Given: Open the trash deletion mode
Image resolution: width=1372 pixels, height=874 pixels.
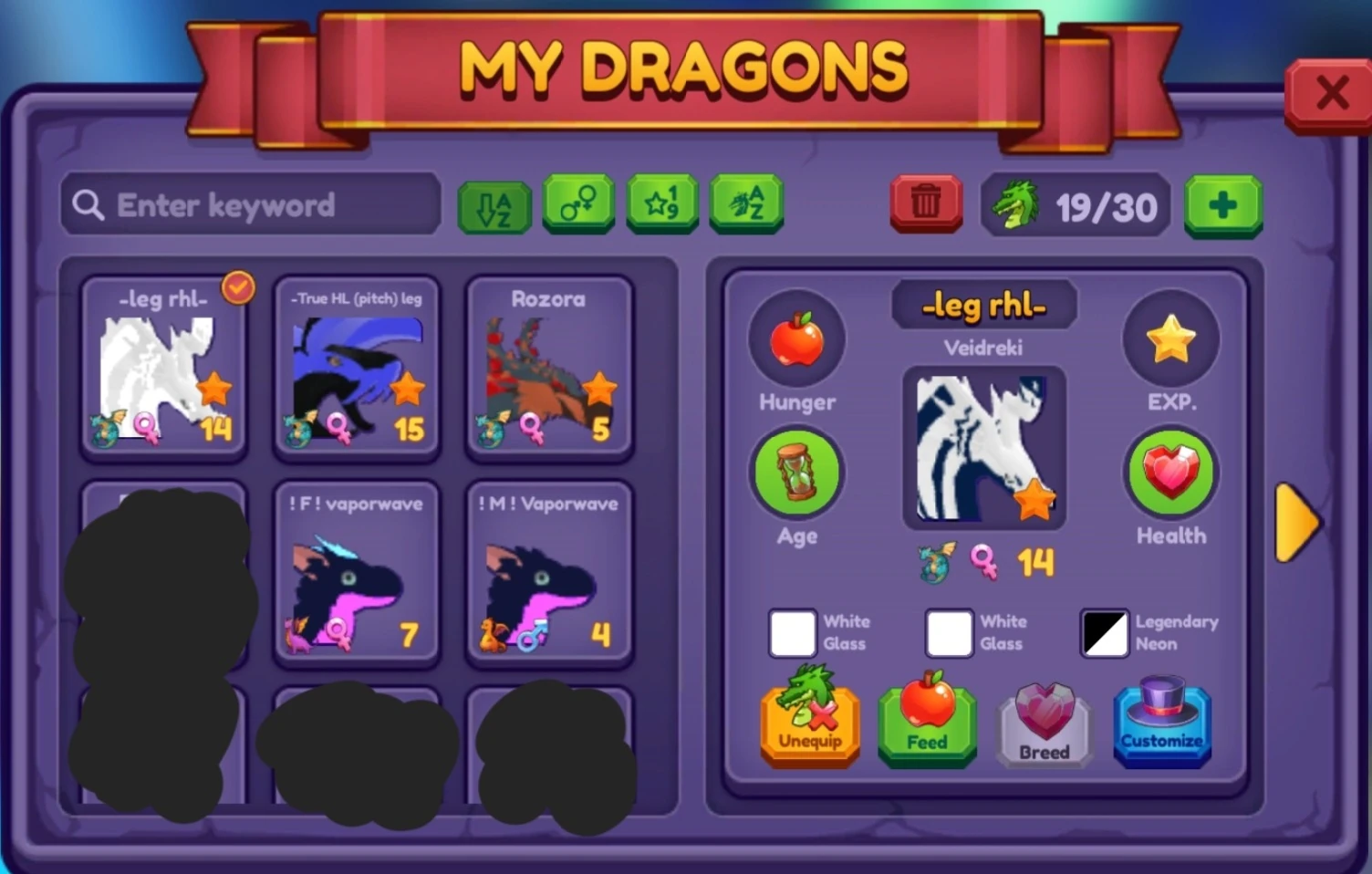Looking at the screenshot, I should tap(926, 204).
